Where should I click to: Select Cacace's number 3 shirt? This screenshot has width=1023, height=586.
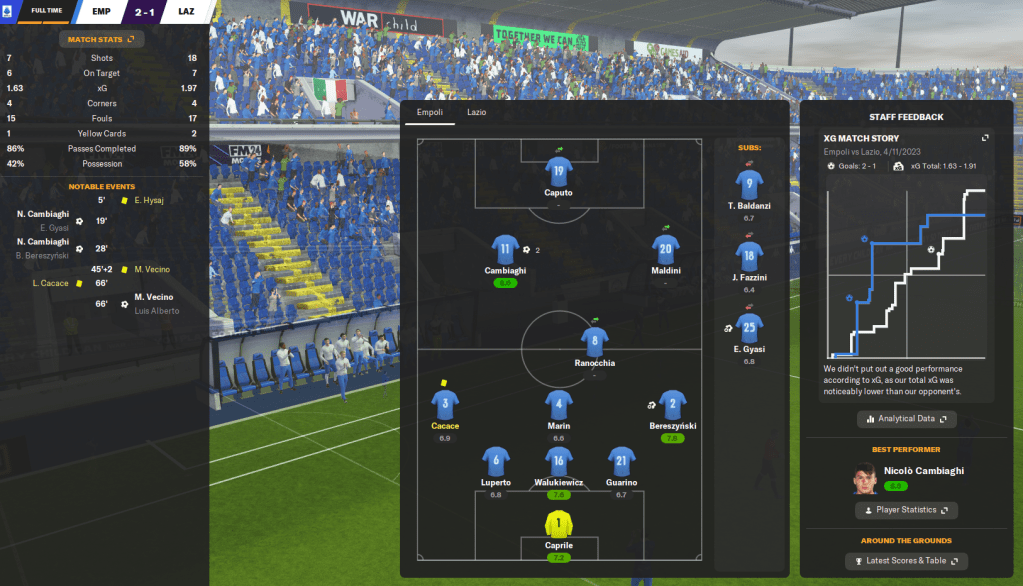point(445,405)
